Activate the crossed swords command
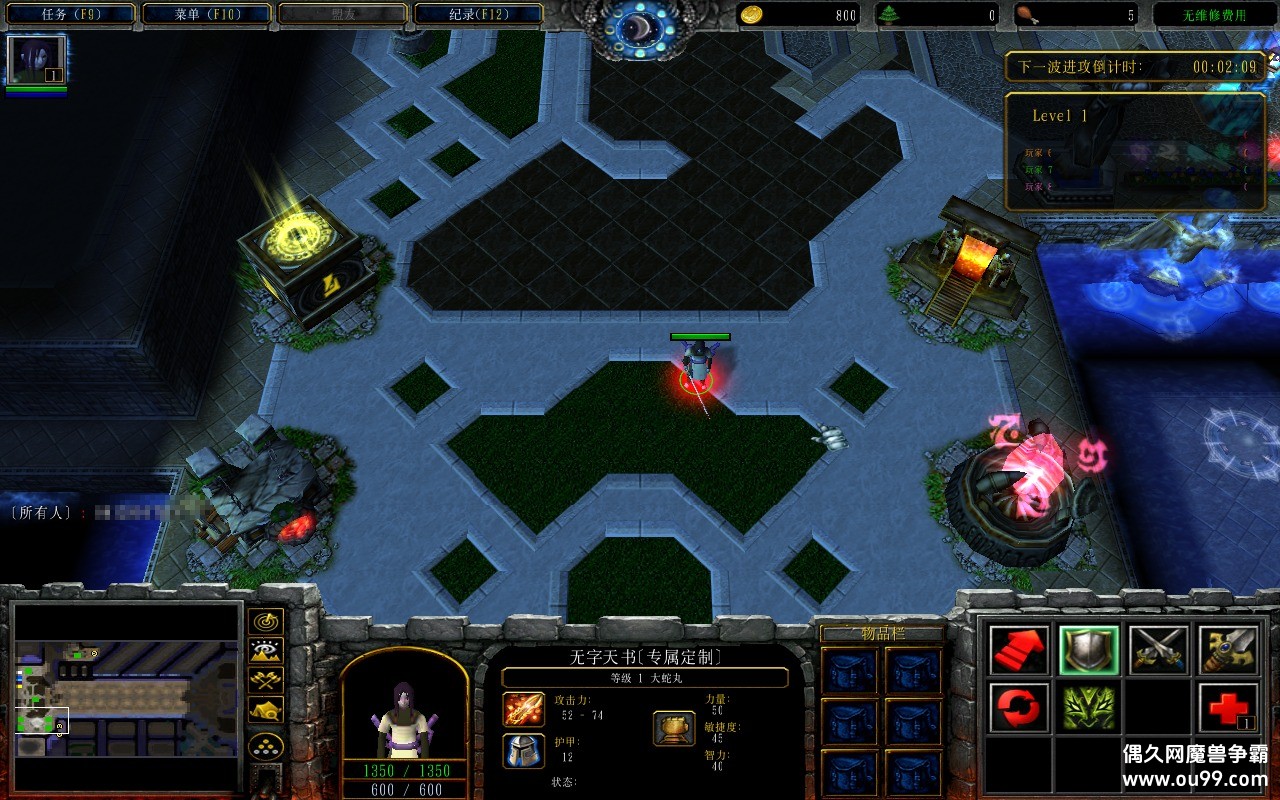 pos(1159,650)
